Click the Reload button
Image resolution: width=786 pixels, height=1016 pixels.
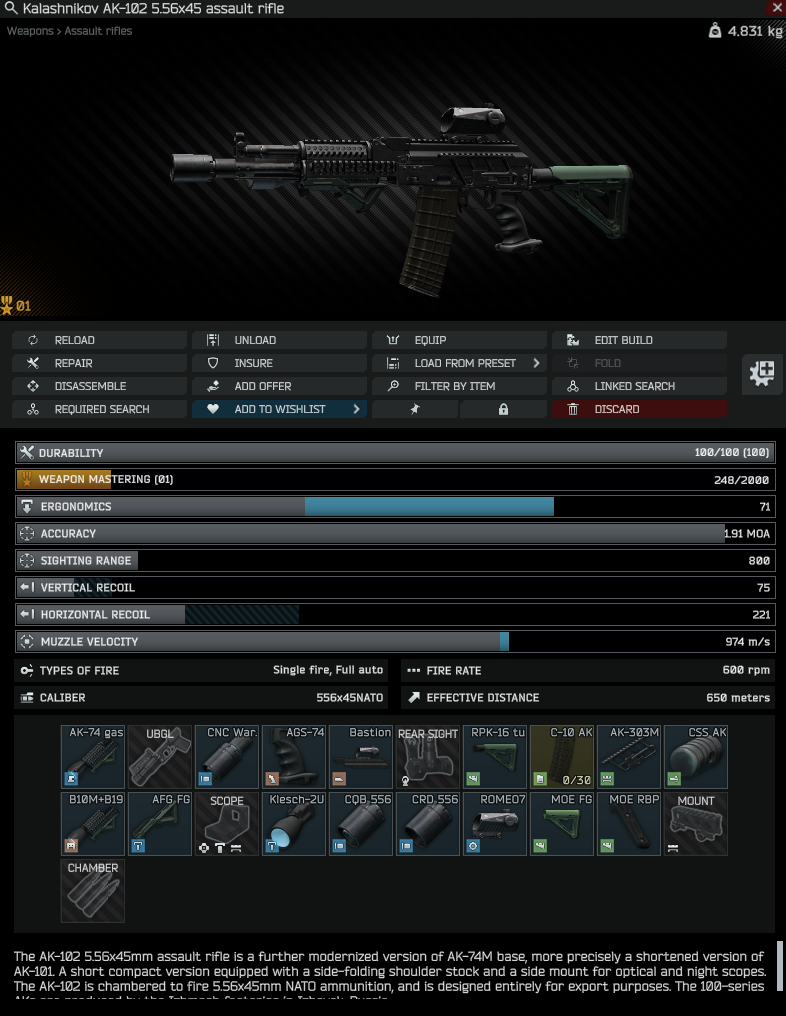99,340
